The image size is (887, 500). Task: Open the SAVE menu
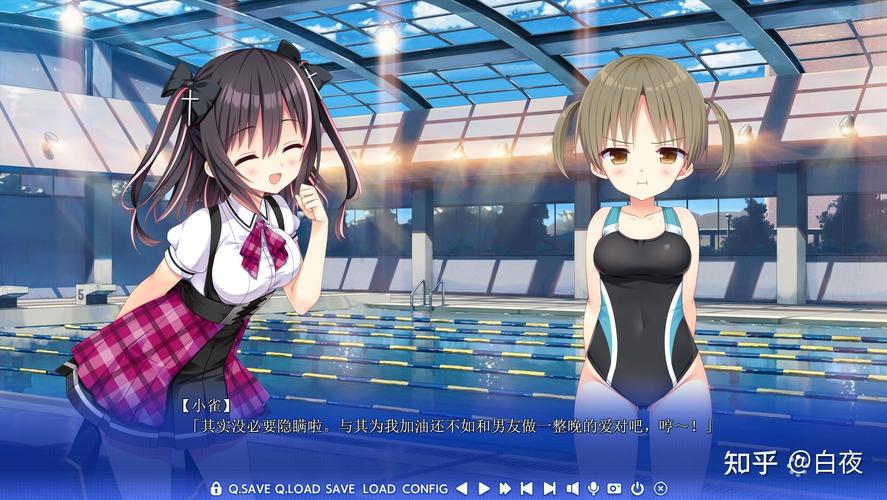340,488
